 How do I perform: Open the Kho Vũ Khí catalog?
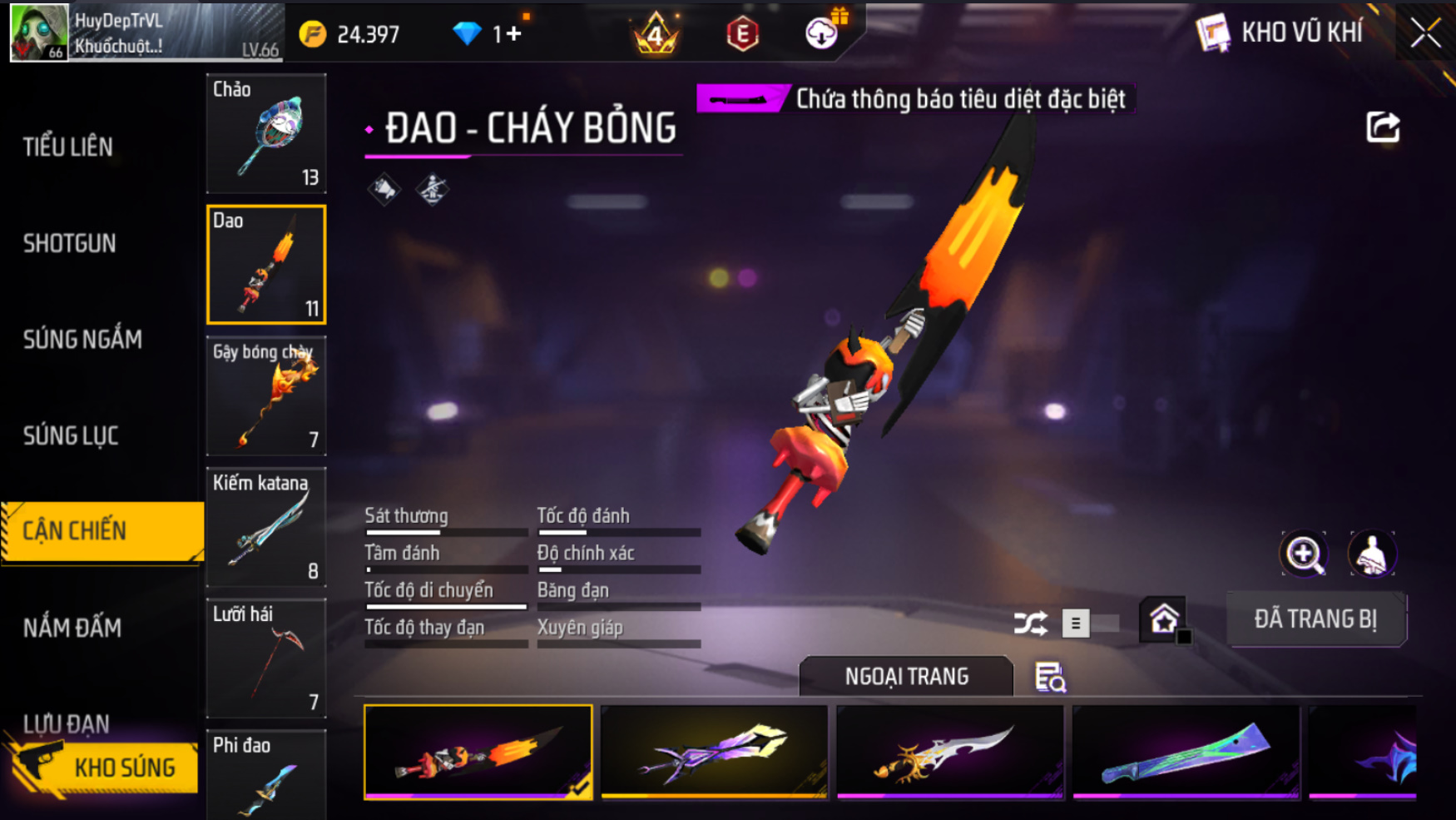point(1281,33)
